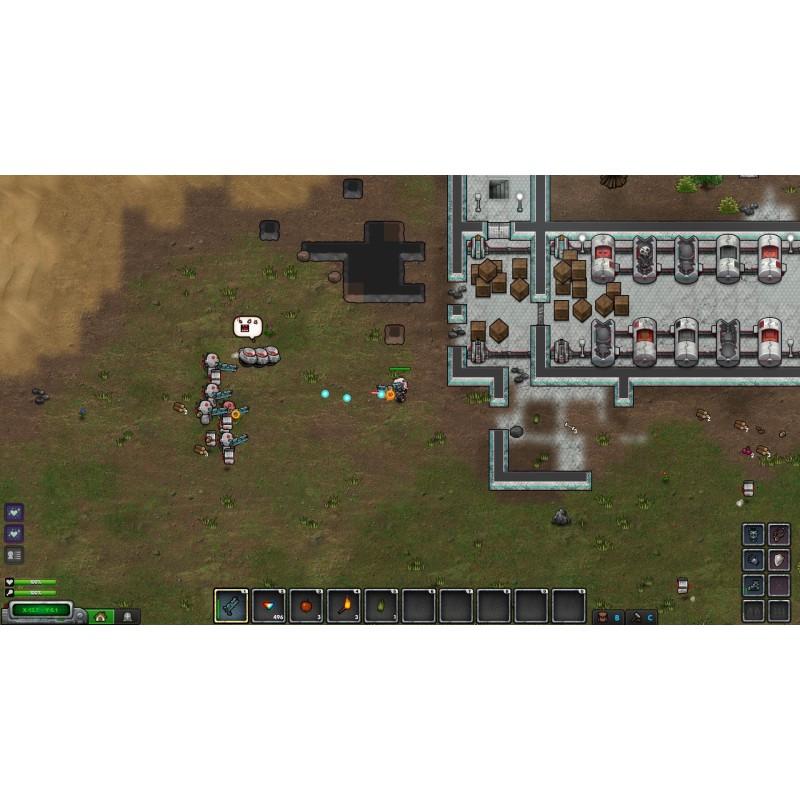Select the green leaf item slot
This screenshot has width=800, height=800.
(381, 606)
